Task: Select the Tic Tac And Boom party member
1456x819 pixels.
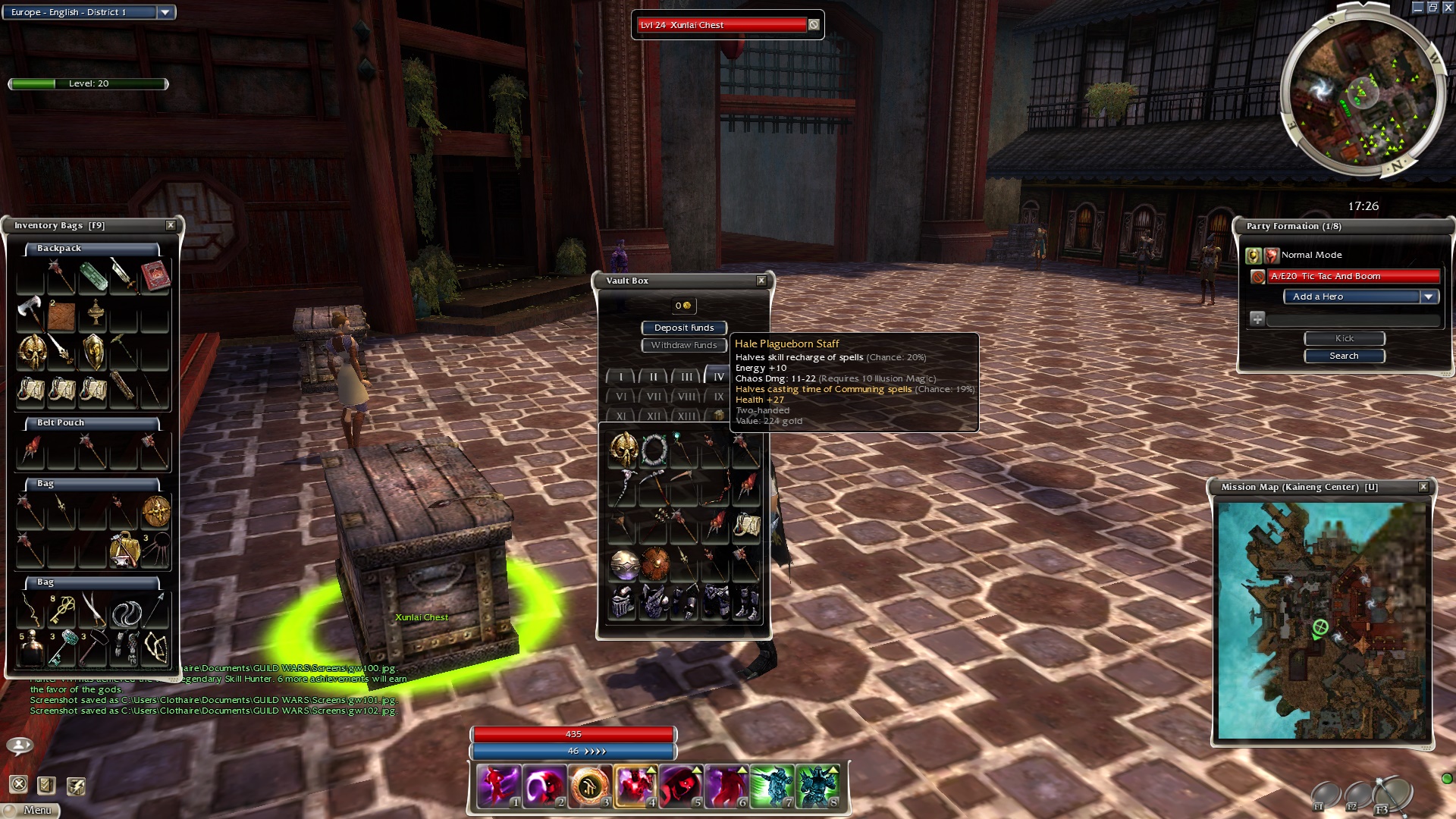Action: [1354, 276]
